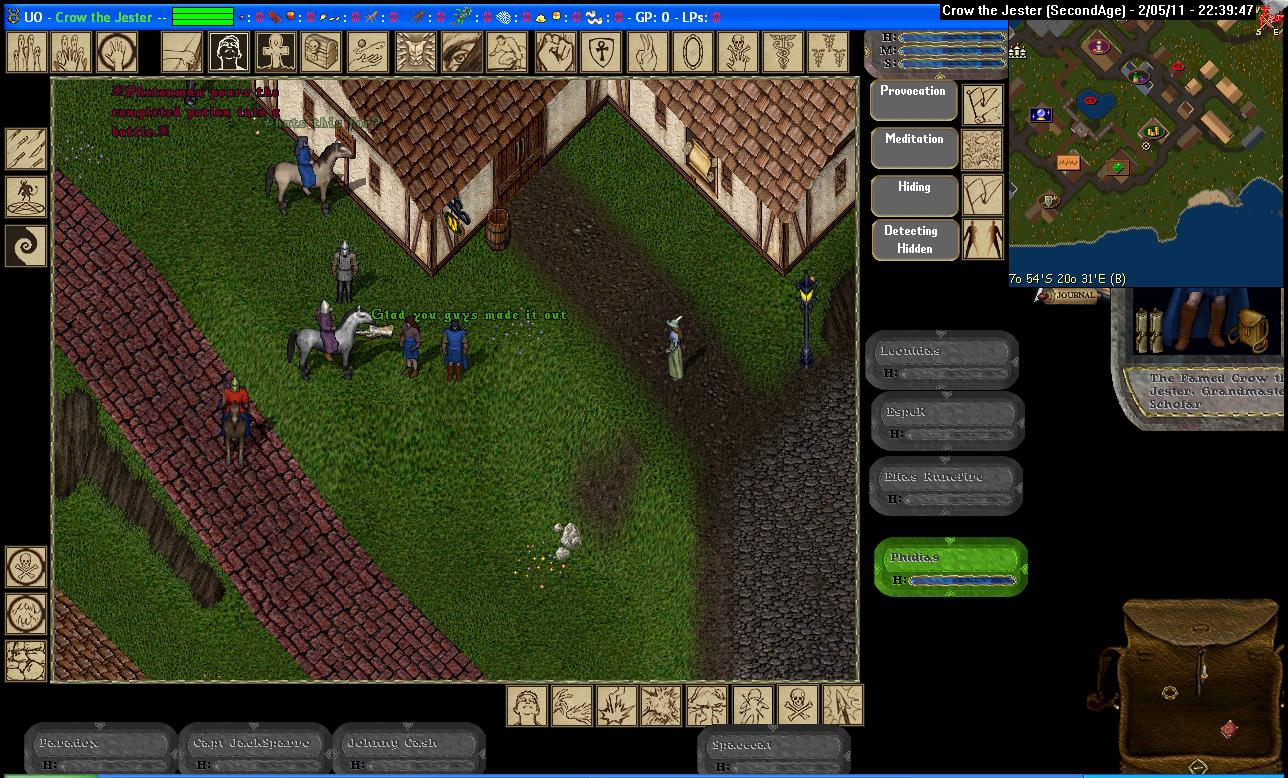This screenshot has width=1288, height=778.
Task: Open the Journal scroll
Action: 1070,295
